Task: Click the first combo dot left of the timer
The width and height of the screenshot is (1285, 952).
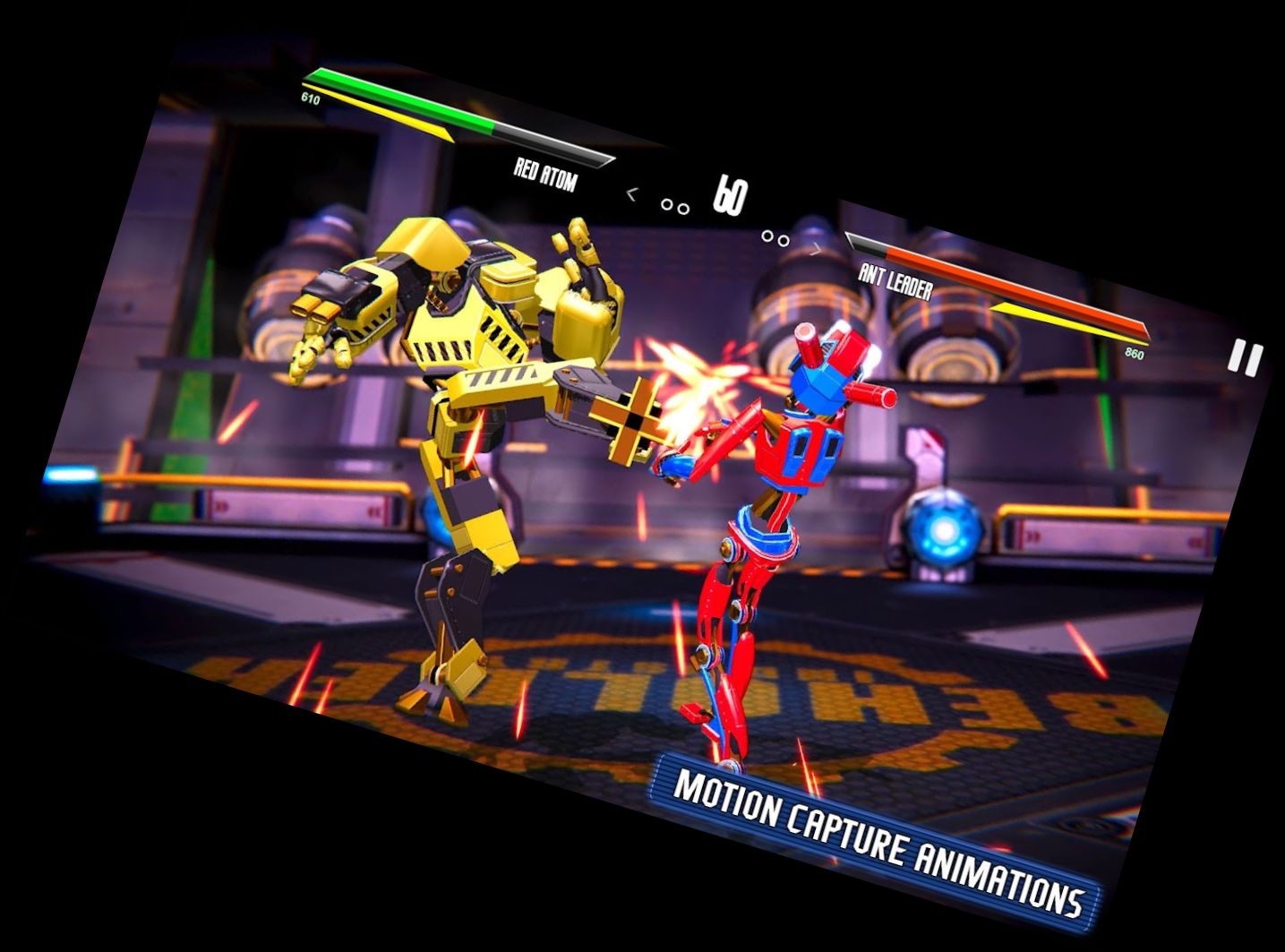Action: [665, 203]
